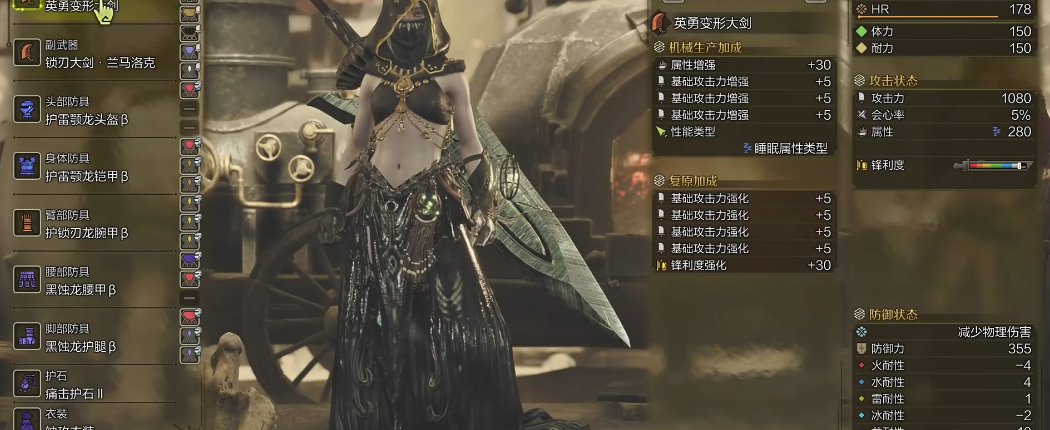Choose the head armor 护雷颚龙头盔β
This screenshot has height=430, width=1050.
[90, 111]
